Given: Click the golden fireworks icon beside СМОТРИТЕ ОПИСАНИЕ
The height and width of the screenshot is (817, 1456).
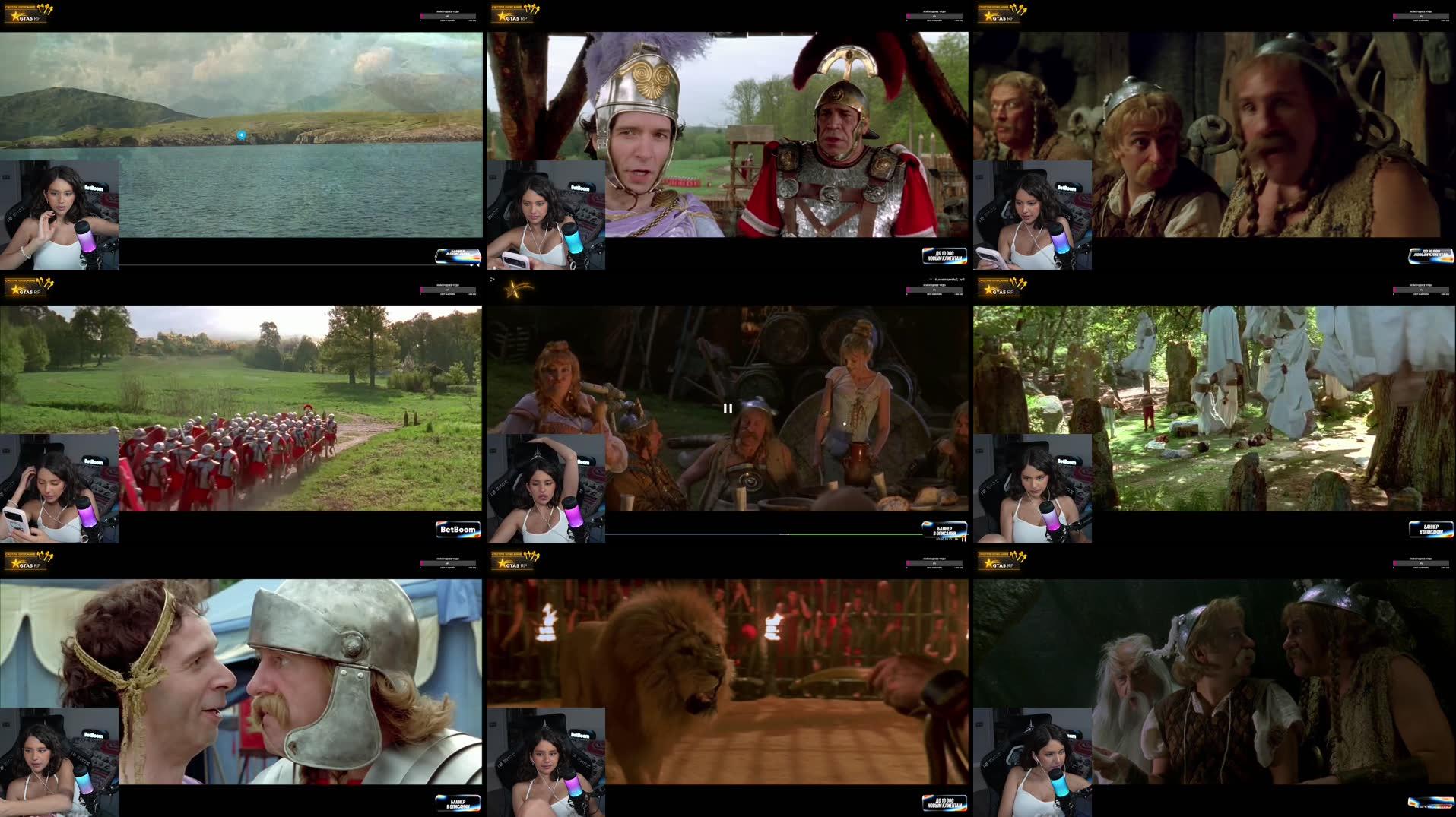Looking at the screenshot, I should click(43, 9).
